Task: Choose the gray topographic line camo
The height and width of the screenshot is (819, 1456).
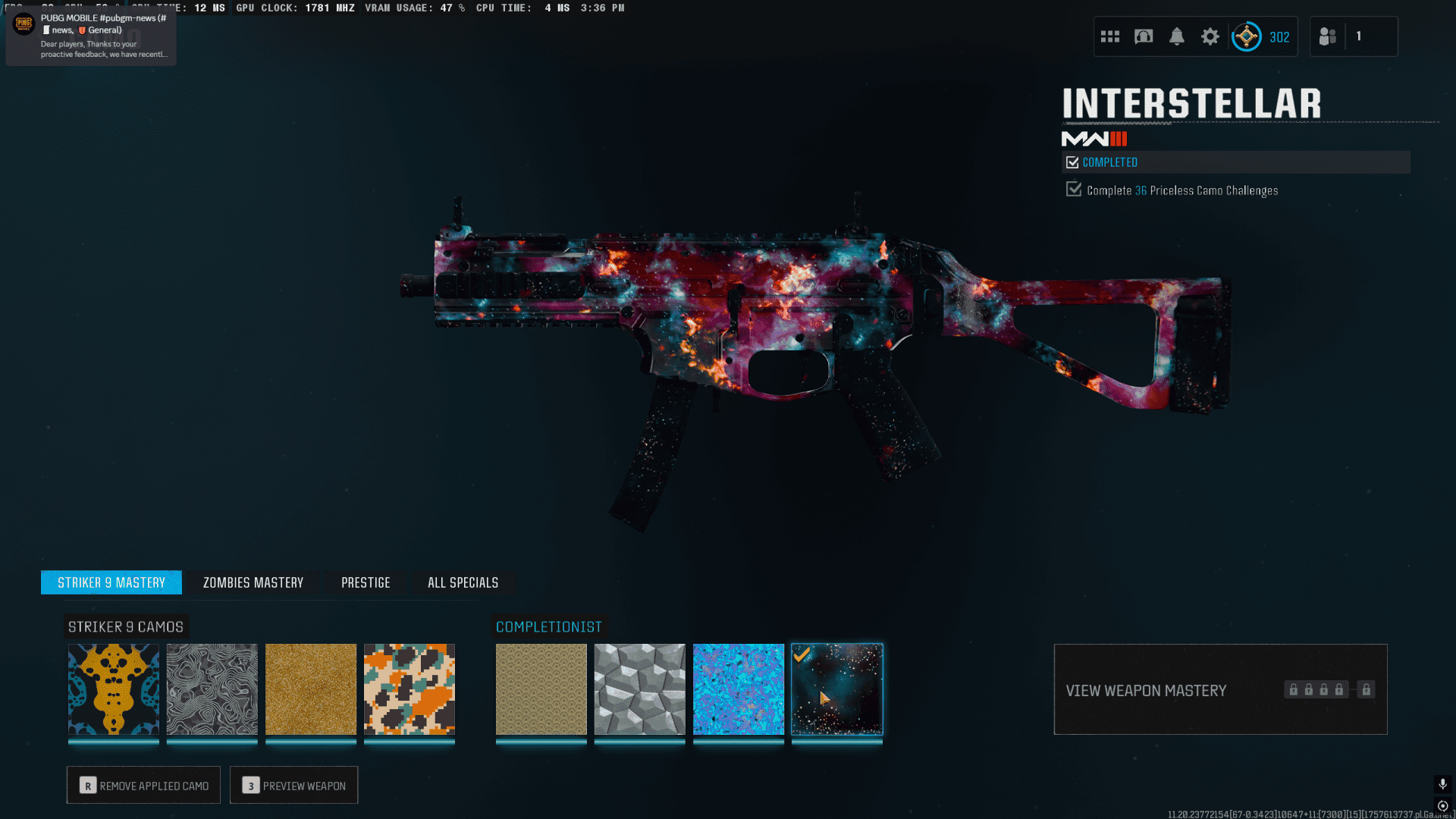Action: [x=212, y=689]
